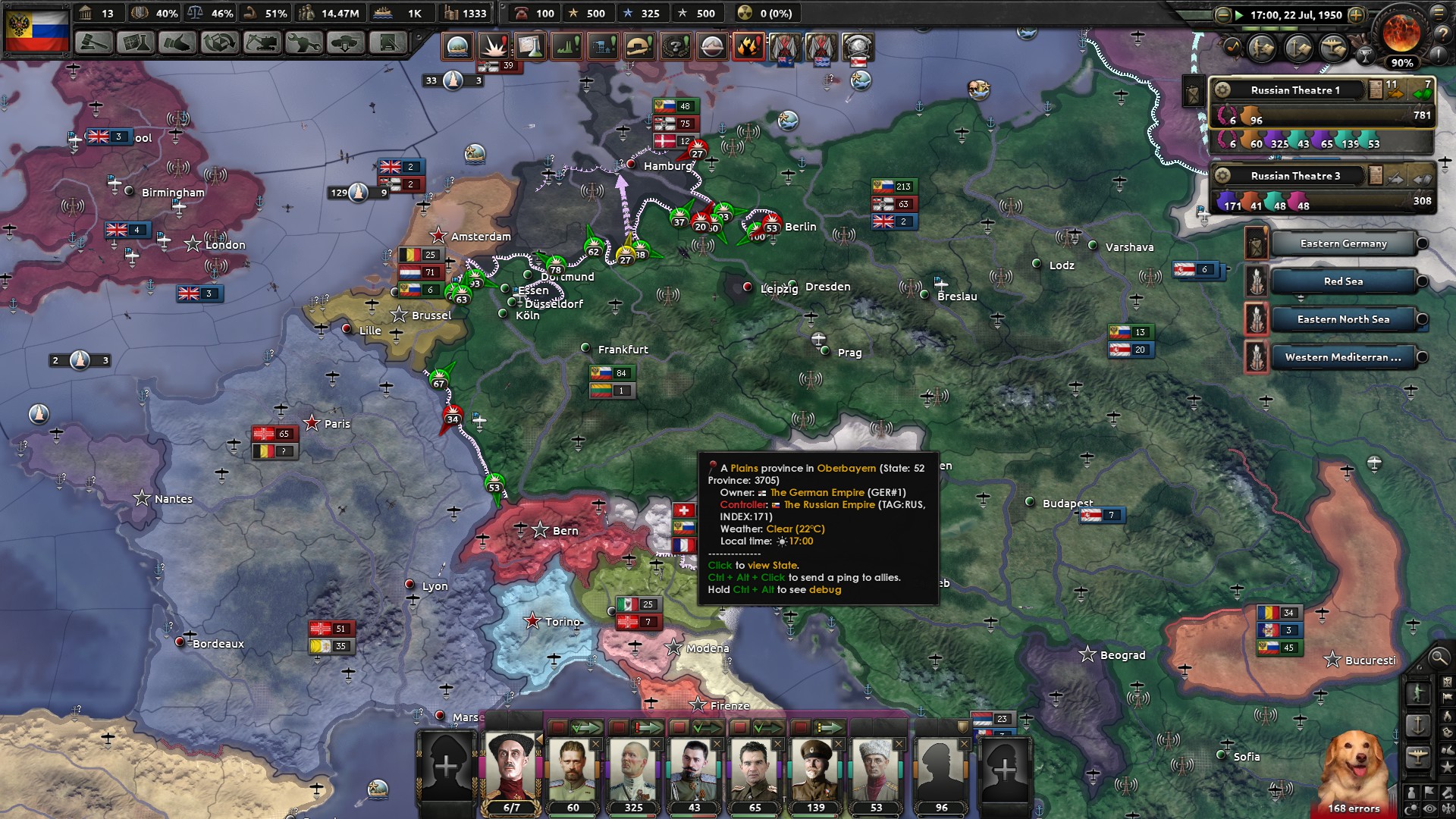
Task: Select the Eastern Germany front entry
Action: point(1342,243)
